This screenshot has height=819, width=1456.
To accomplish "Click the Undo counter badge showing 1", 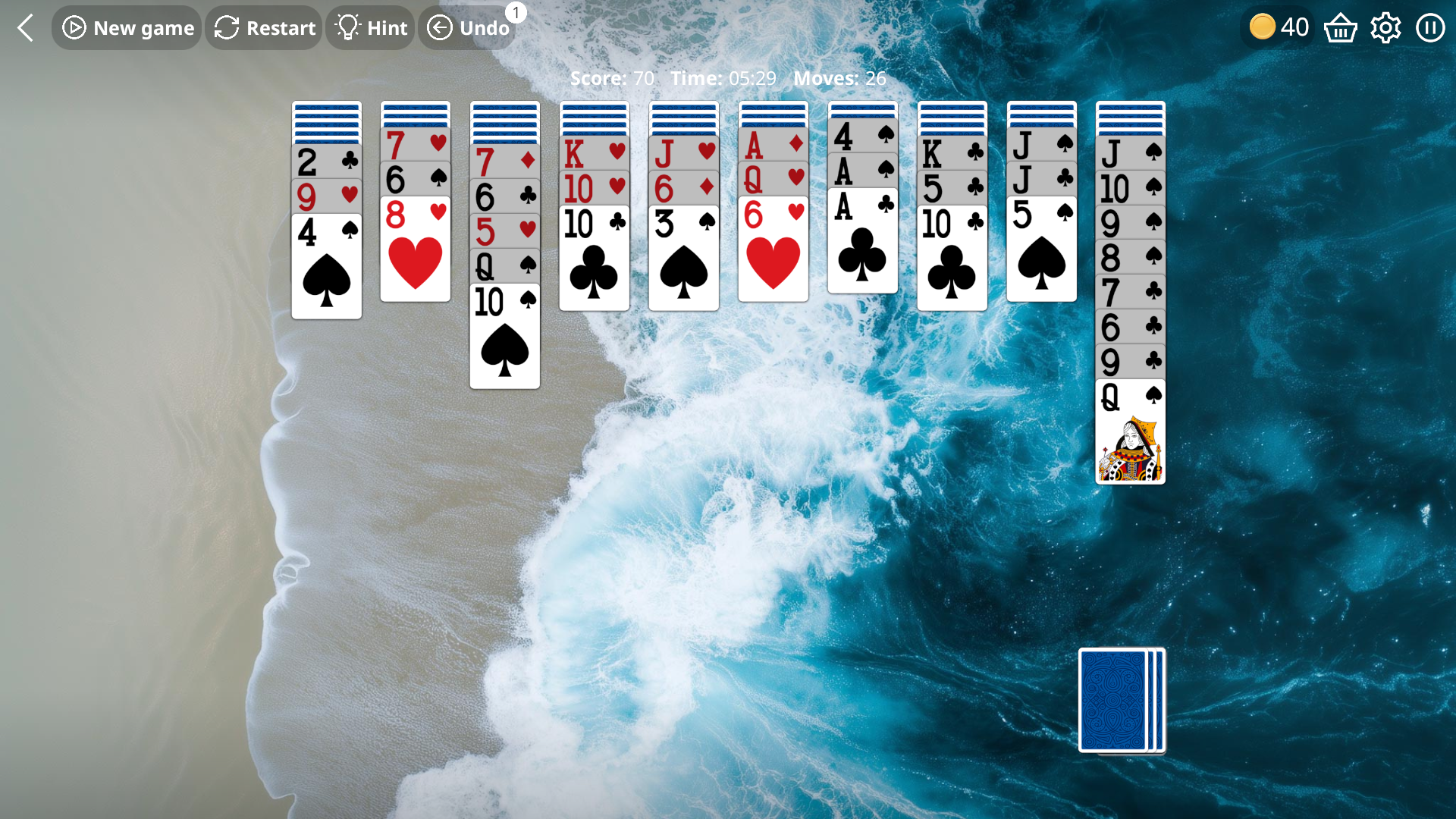I will pyautogui.click(x=516, y=11).
